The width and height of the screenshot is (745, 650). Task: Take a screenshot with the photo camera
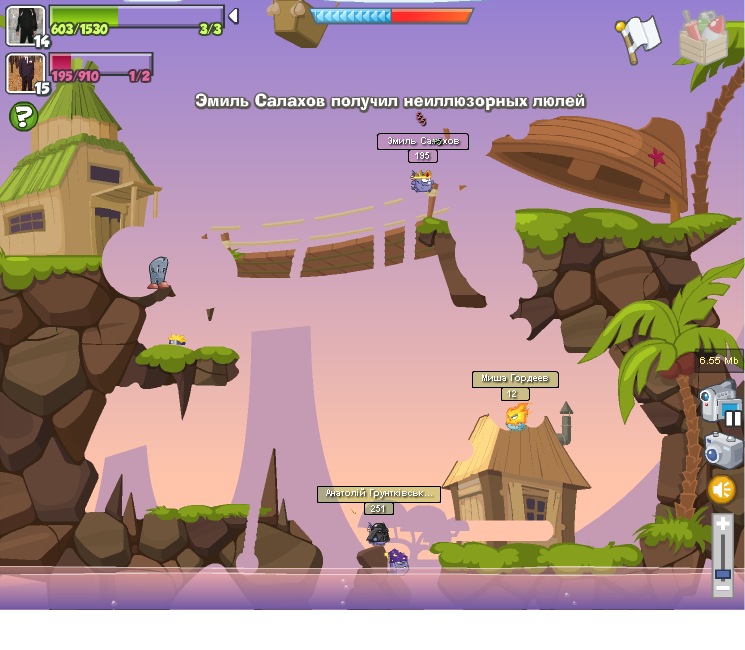pos(722,450)
